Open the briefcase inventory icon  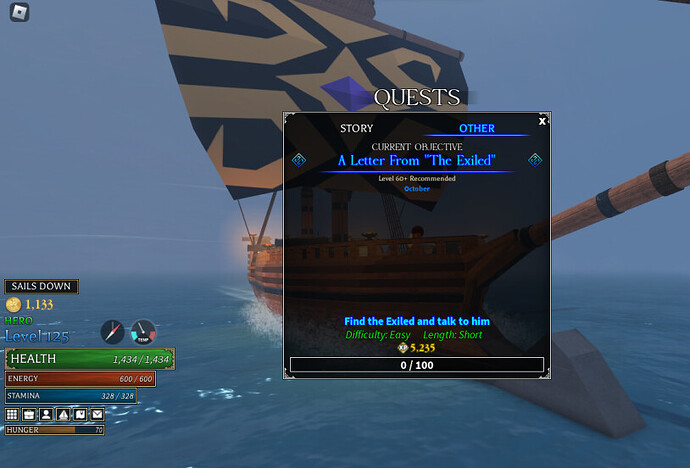29,414
